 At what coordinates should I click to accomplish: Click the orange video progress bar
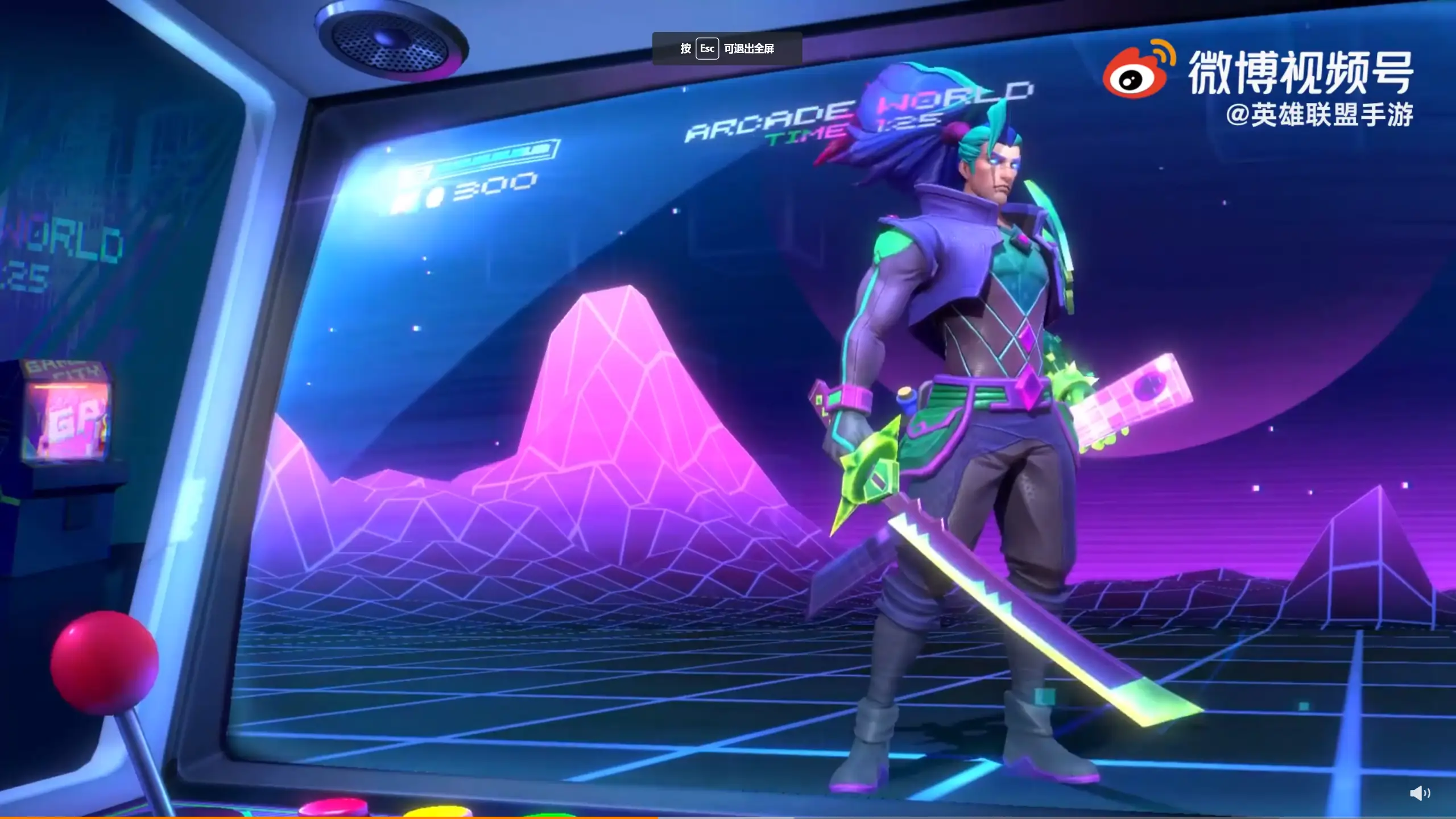pyautogui.click(x=329, y=817)
